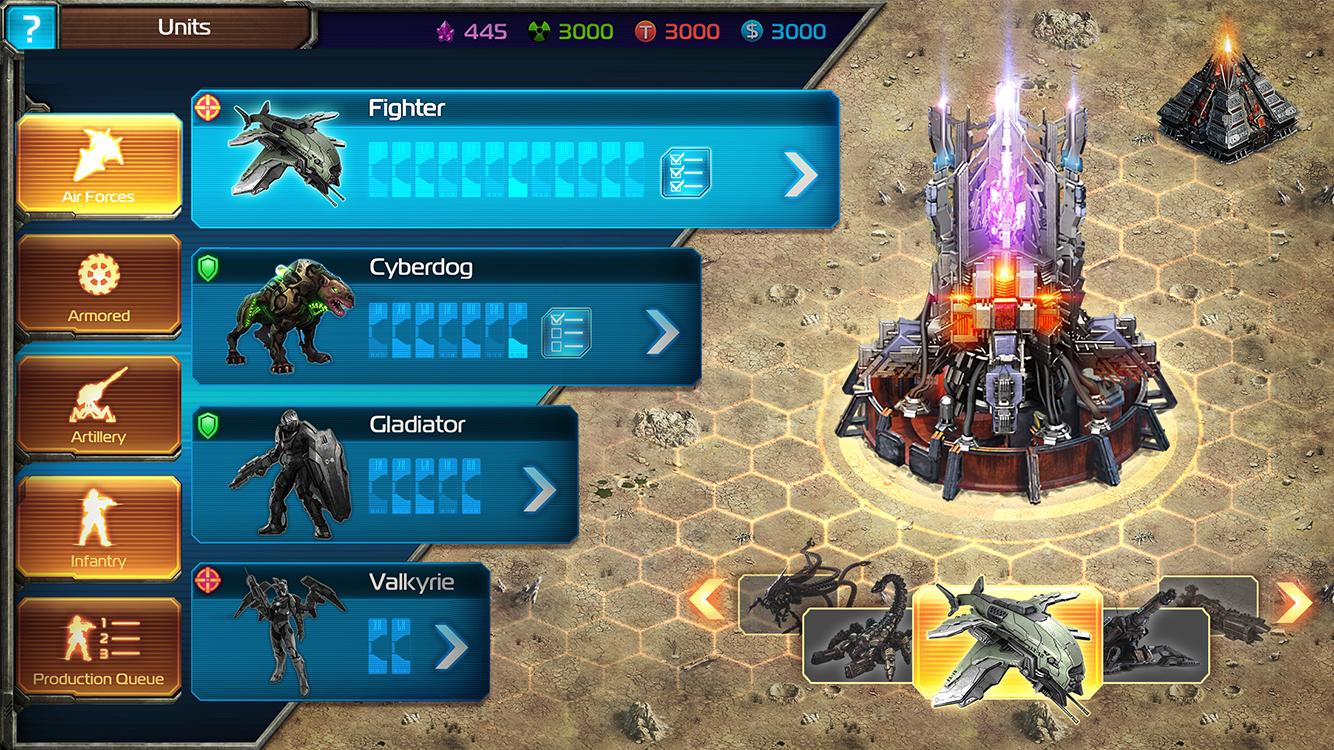This screenshot has height=750, width=1334.
Task: Click the Gladiator row arrow
Action: tap(539, 489)
